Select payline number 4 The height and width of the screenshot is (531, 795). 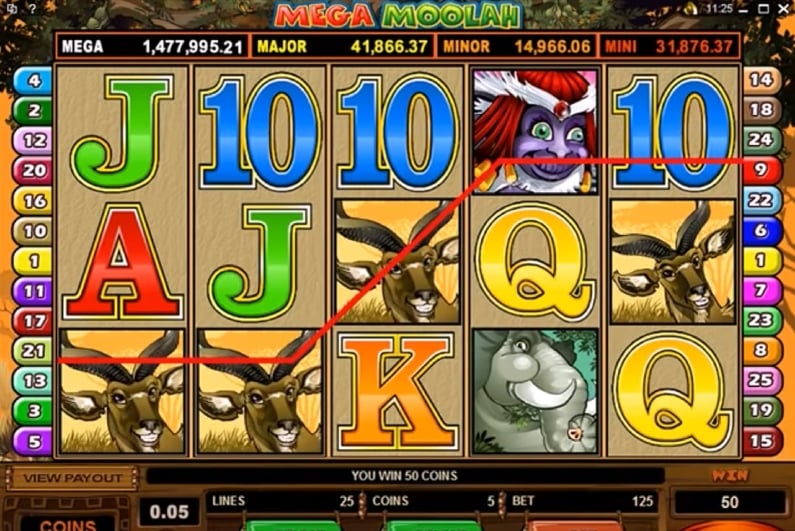point(34,80)
